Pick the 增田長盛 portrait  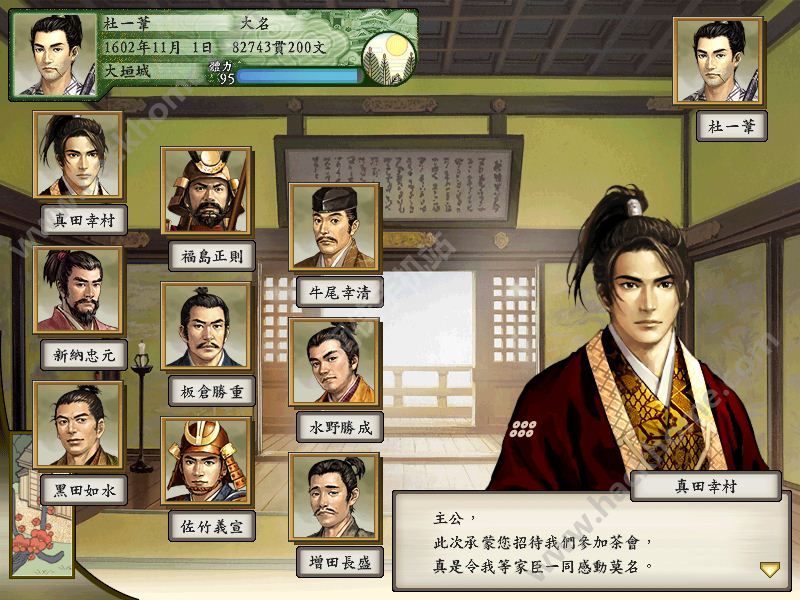tap(334, 498)
